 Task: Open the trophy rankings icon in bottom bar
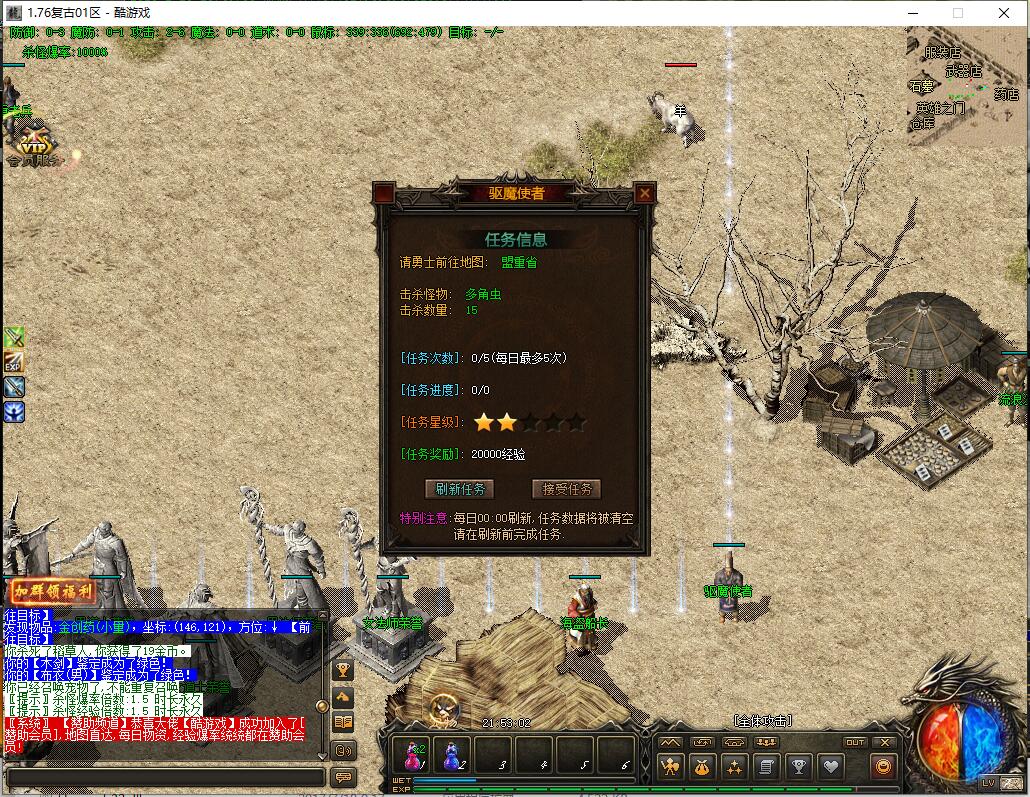coord(798,767)
